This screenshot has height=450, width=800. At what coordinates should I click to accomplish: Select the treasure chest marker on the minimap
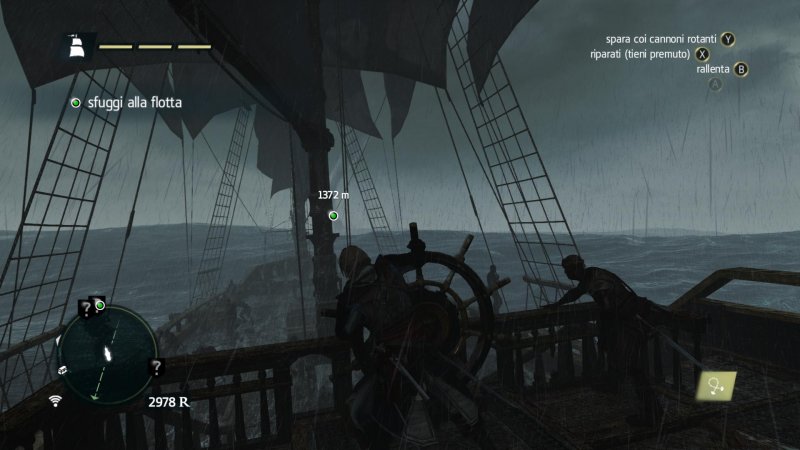pos(62,368)
